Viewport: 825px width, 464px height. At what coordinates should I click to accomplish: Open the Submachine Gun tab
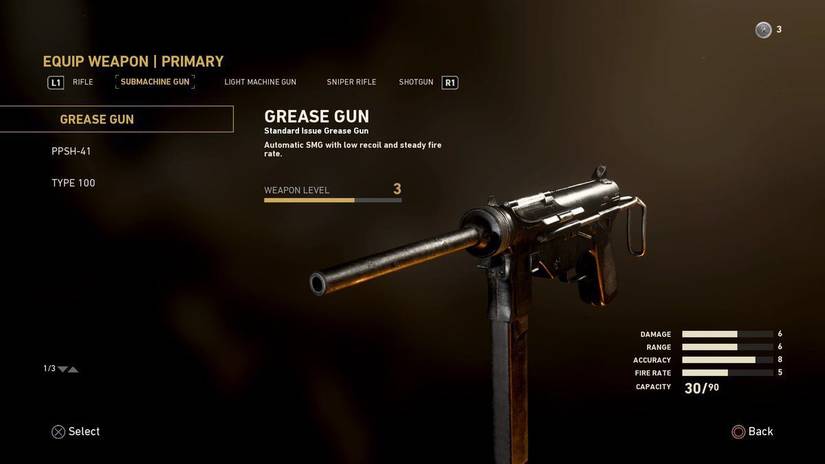pyautogui.click(x=155, y=82)
